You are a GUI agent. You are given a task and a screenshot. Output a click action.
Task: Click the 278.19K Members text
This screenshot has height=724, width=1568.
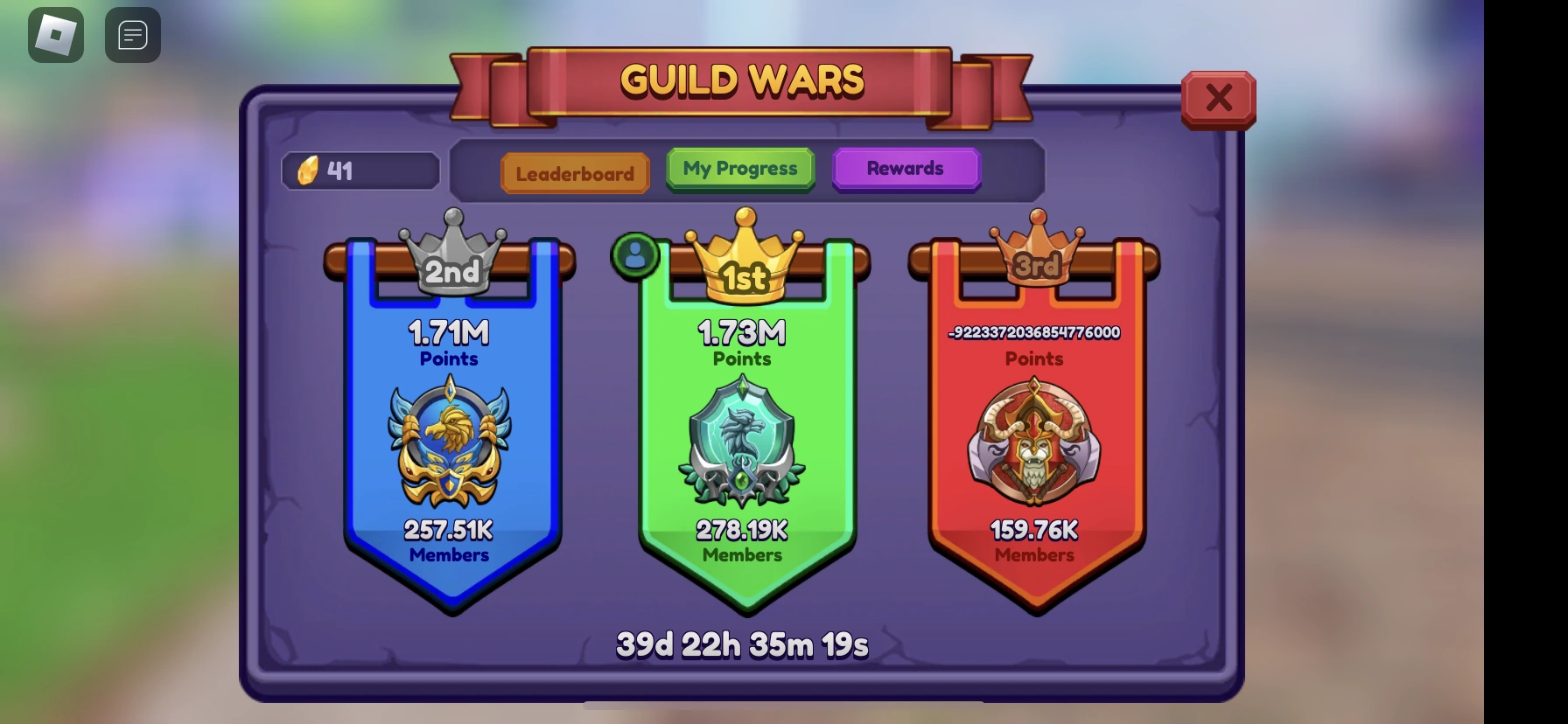tap(743, 540)
